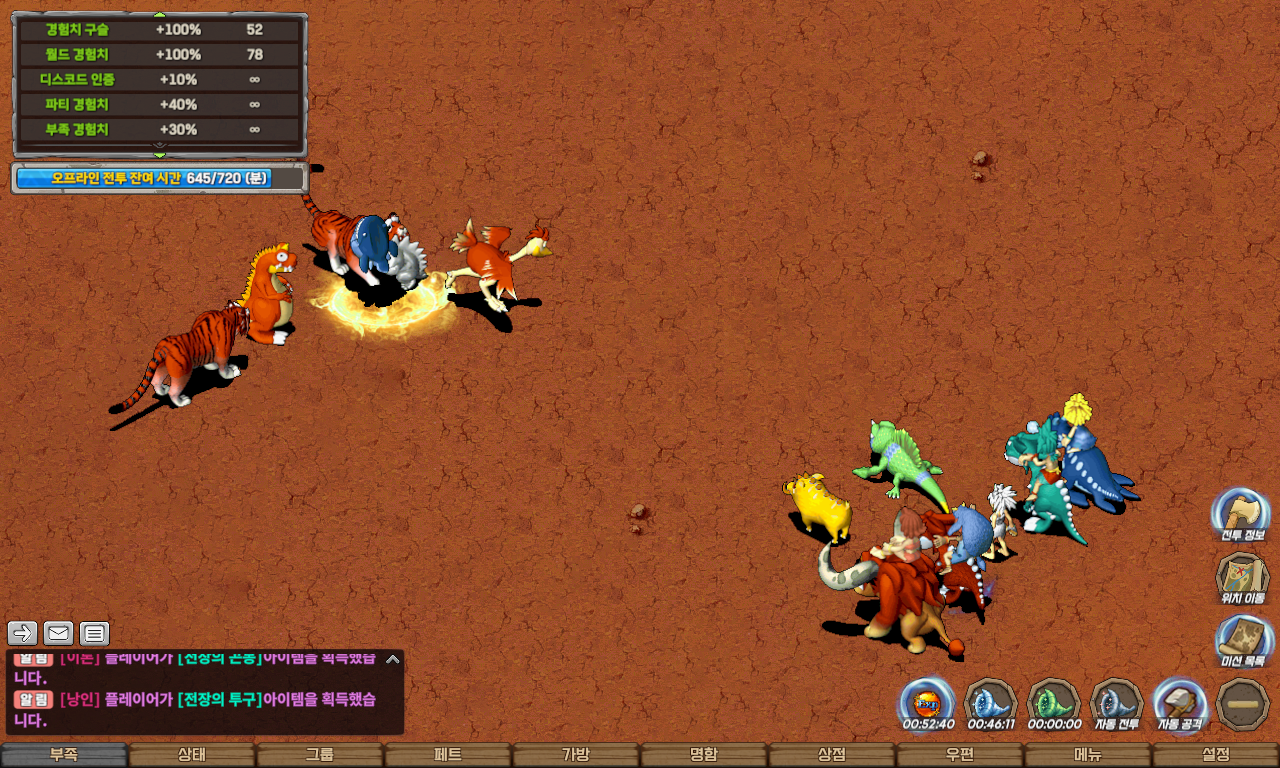Screen dimensions: 1280x768
Task: Collapse the icon bar with minus button
Action: pos(1243,704)
